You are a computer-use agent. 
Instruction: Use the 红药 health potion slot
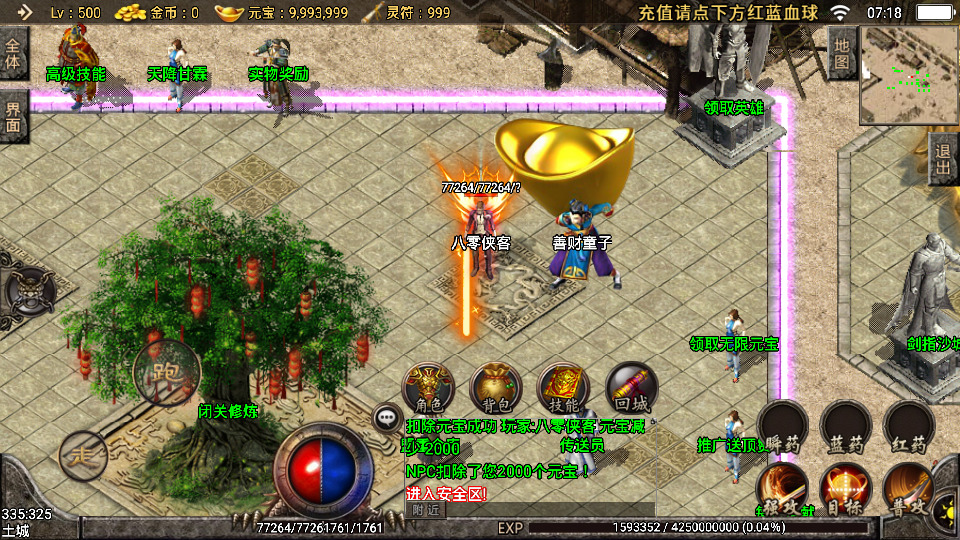point(909,427)
